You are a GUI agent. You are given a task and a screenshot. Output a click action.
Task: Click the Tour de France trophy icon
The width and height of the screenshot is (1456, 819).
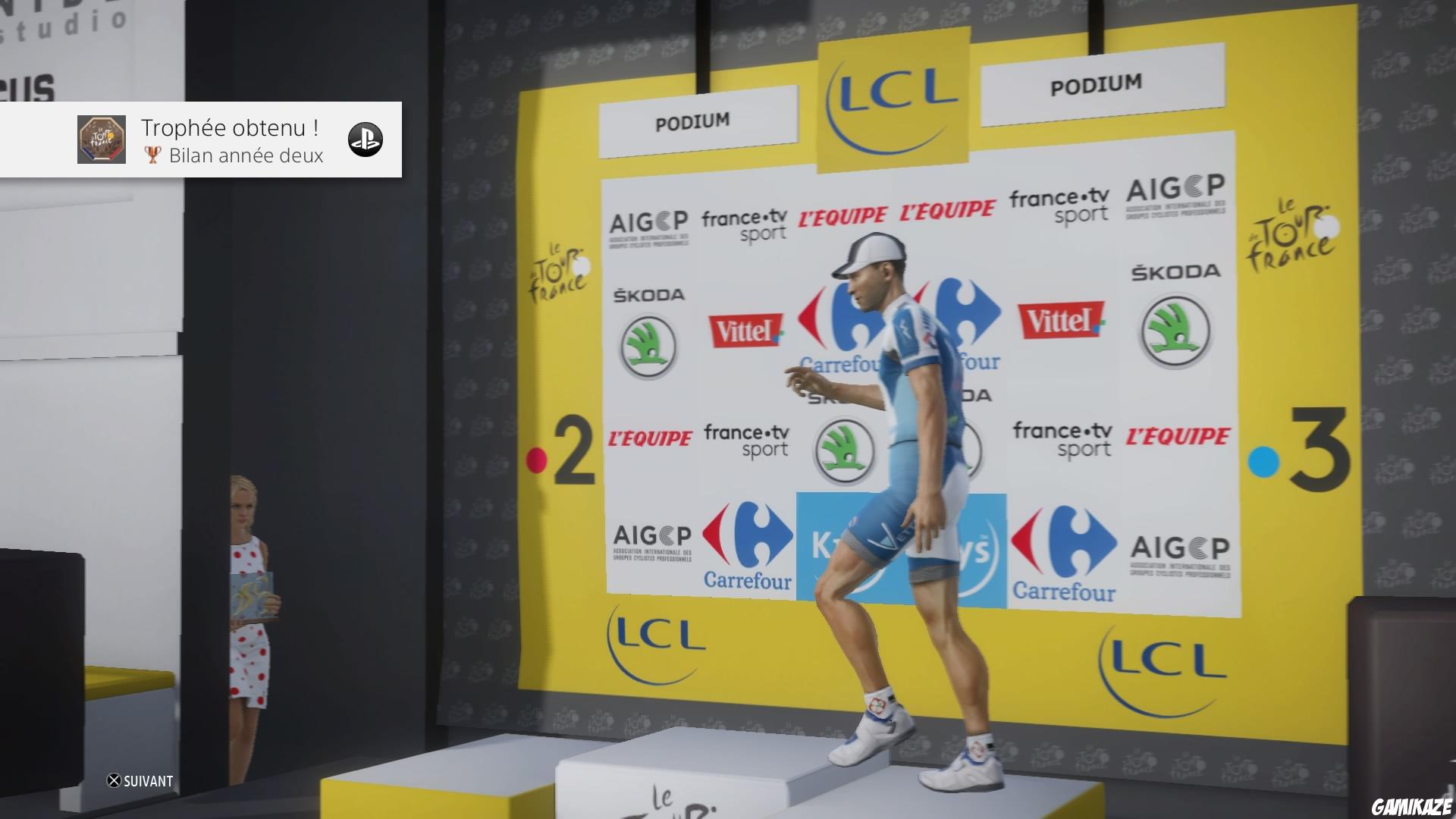tap(102, 140)
